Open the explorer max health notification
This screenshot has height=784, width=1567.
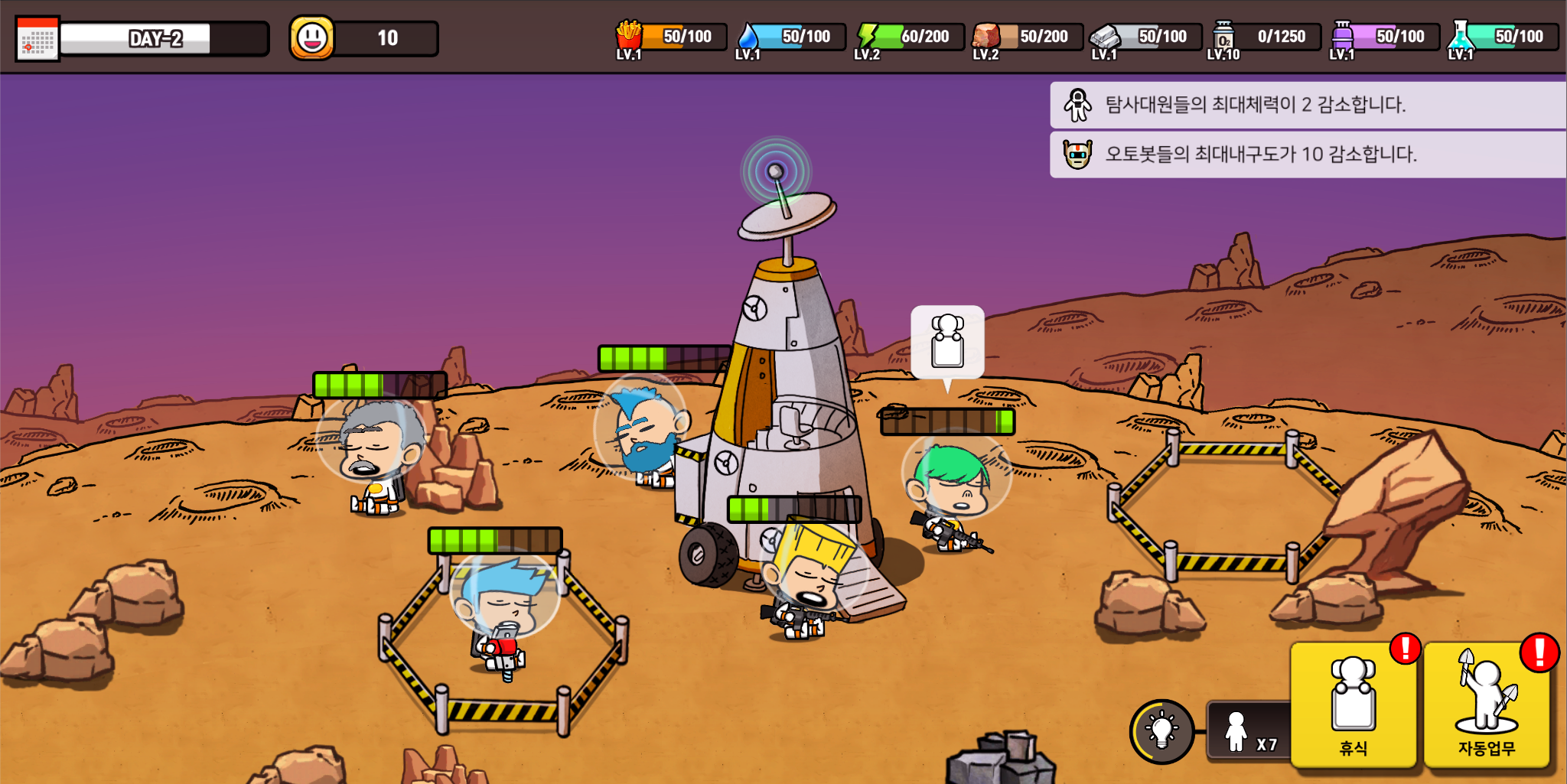[x=1308, y=105]
